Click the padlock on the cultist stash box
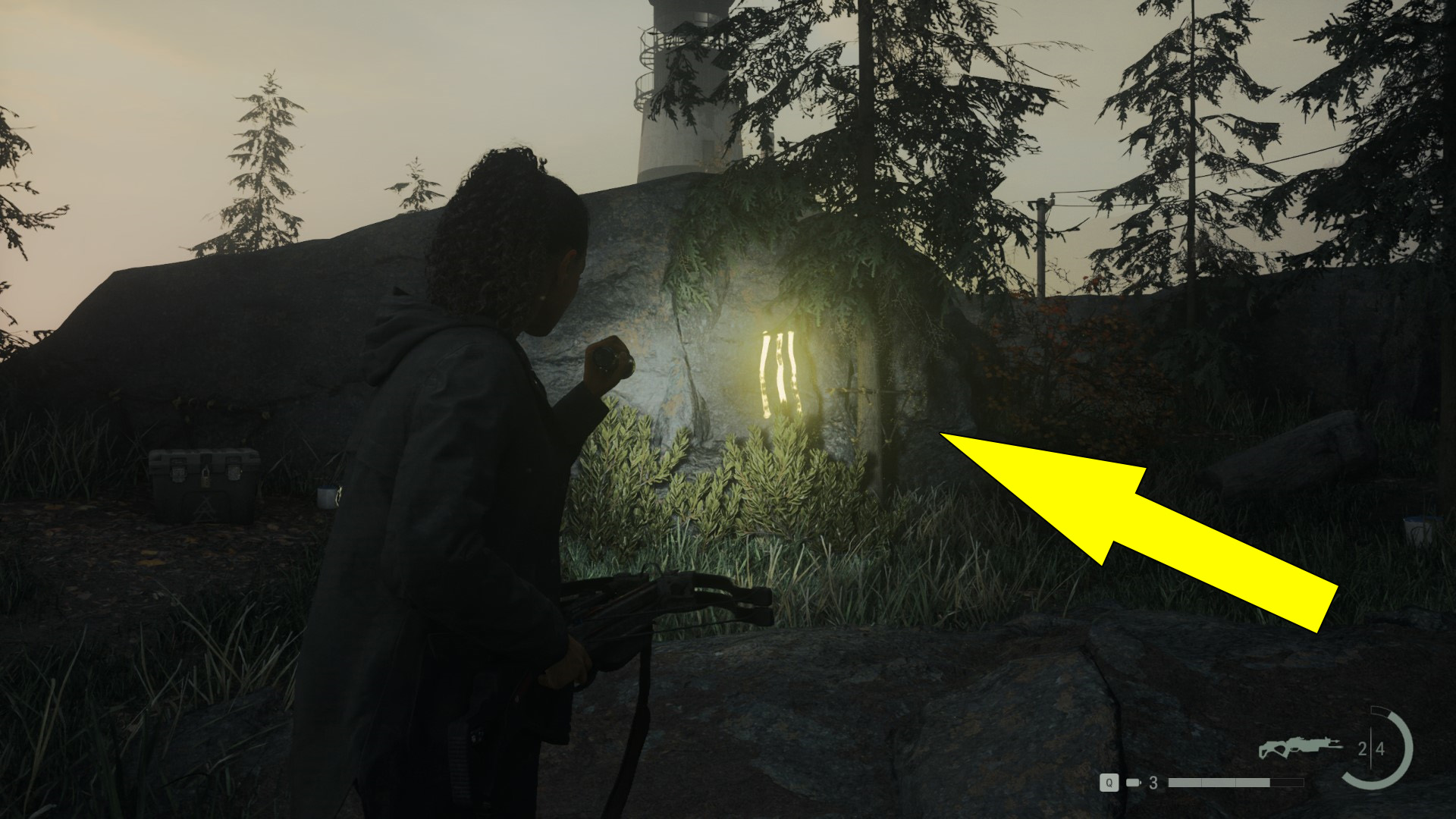 tap(206, 479)
